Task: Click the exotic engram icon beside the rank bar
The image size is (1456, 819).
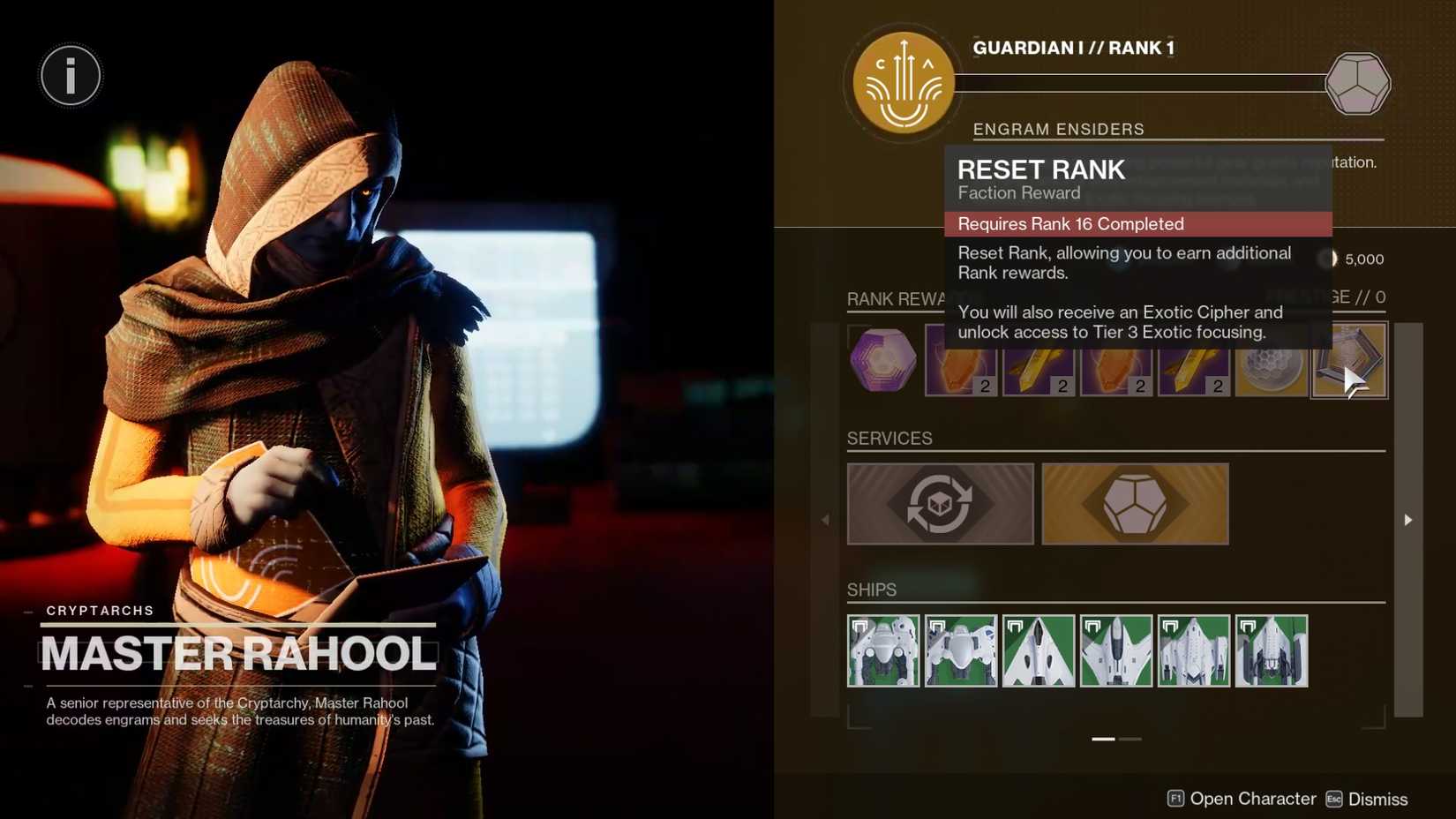Action: 1360,82
